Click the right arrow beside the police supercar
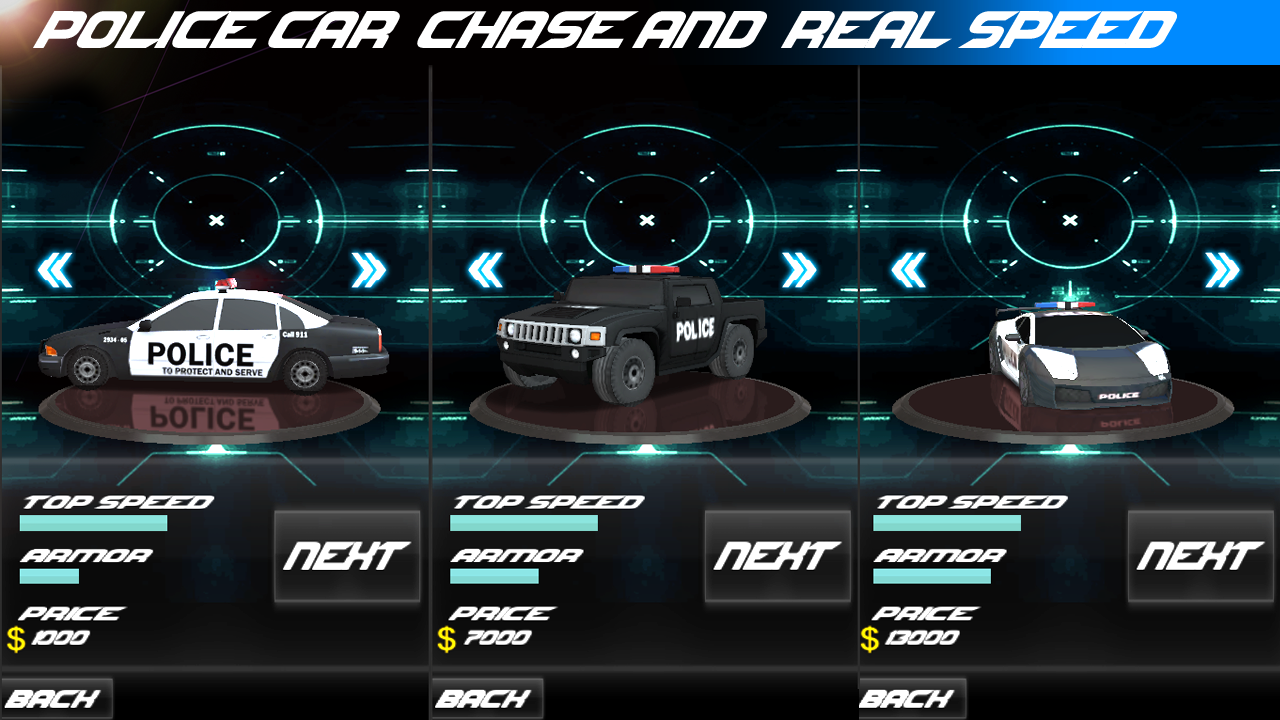 1222,270
